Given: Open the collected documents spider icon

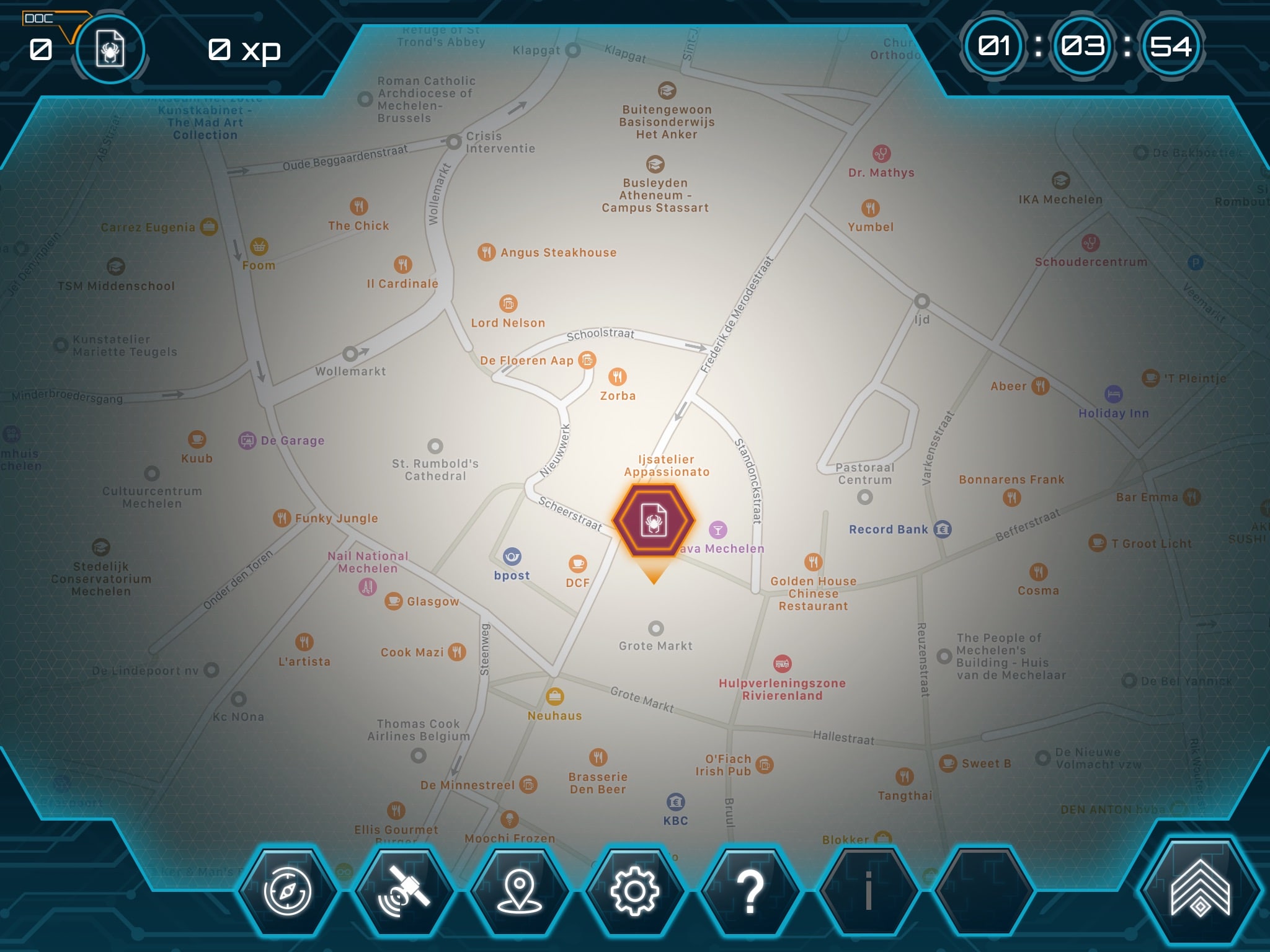Looking at the screenshot, I should (x=110, y=49).
